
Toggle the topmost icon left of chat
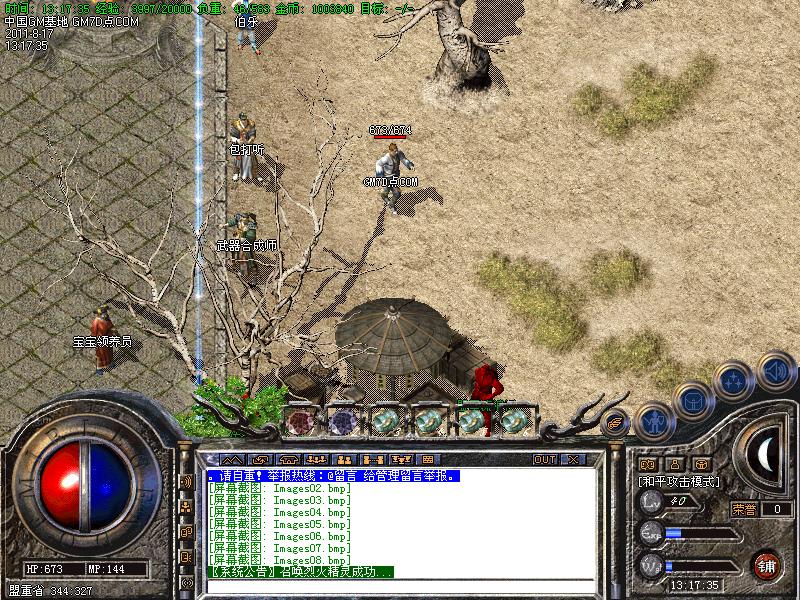click(186, 482)
